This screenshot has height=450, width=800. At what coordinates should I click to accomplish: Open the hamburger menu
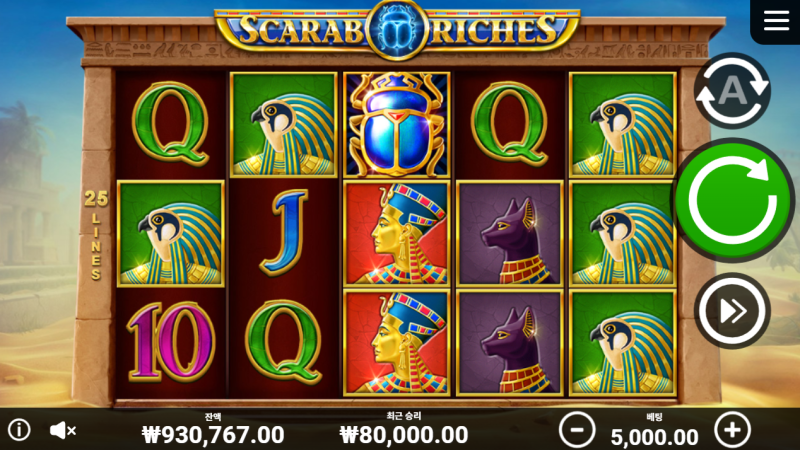click(776, 21)
